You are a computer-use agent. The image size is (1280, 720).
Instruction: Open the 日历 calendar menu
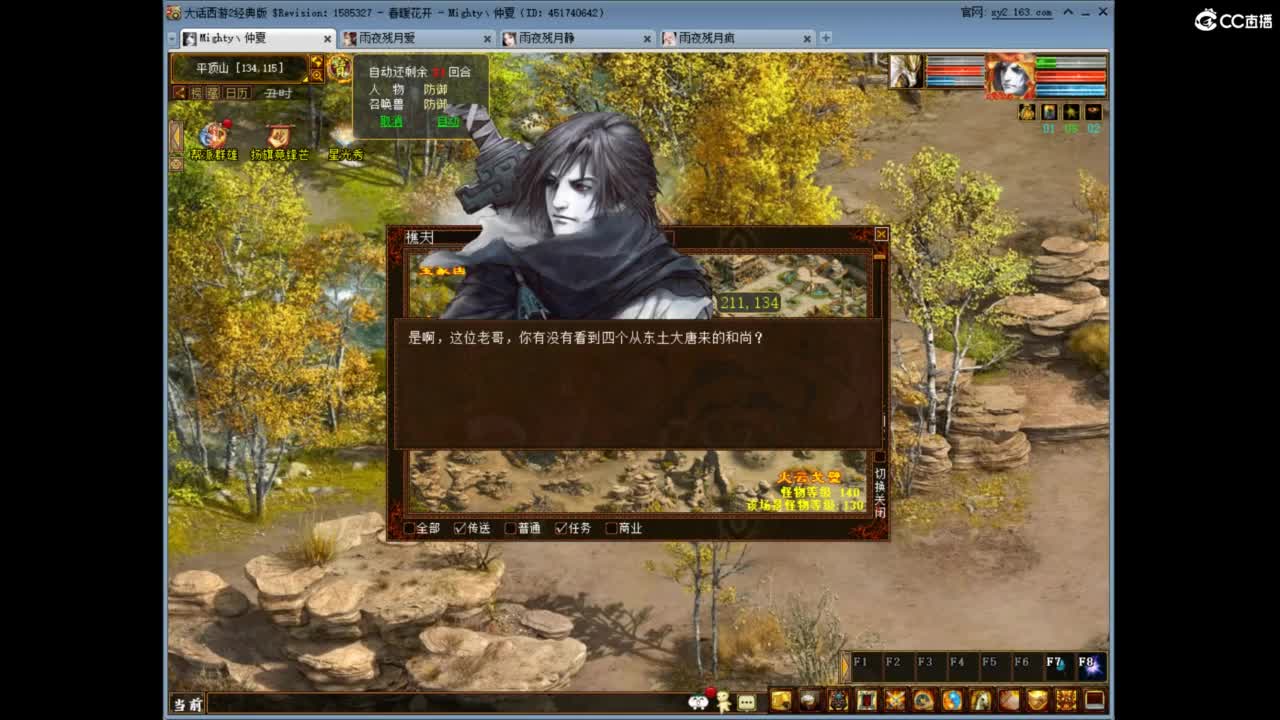pyautogui.click(x=236, y=92)
